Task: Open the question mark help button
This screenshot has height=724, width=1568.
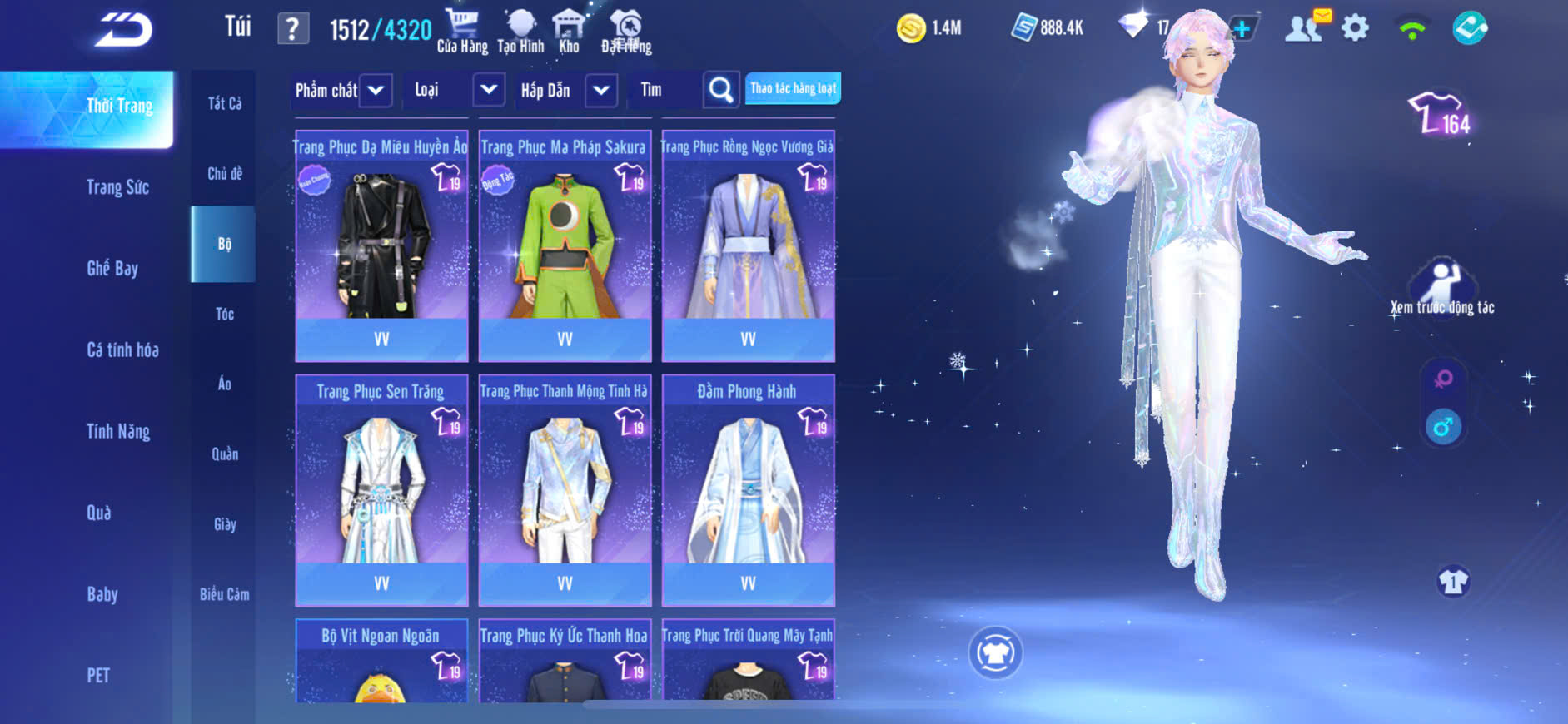Action: tap(292, 29)
